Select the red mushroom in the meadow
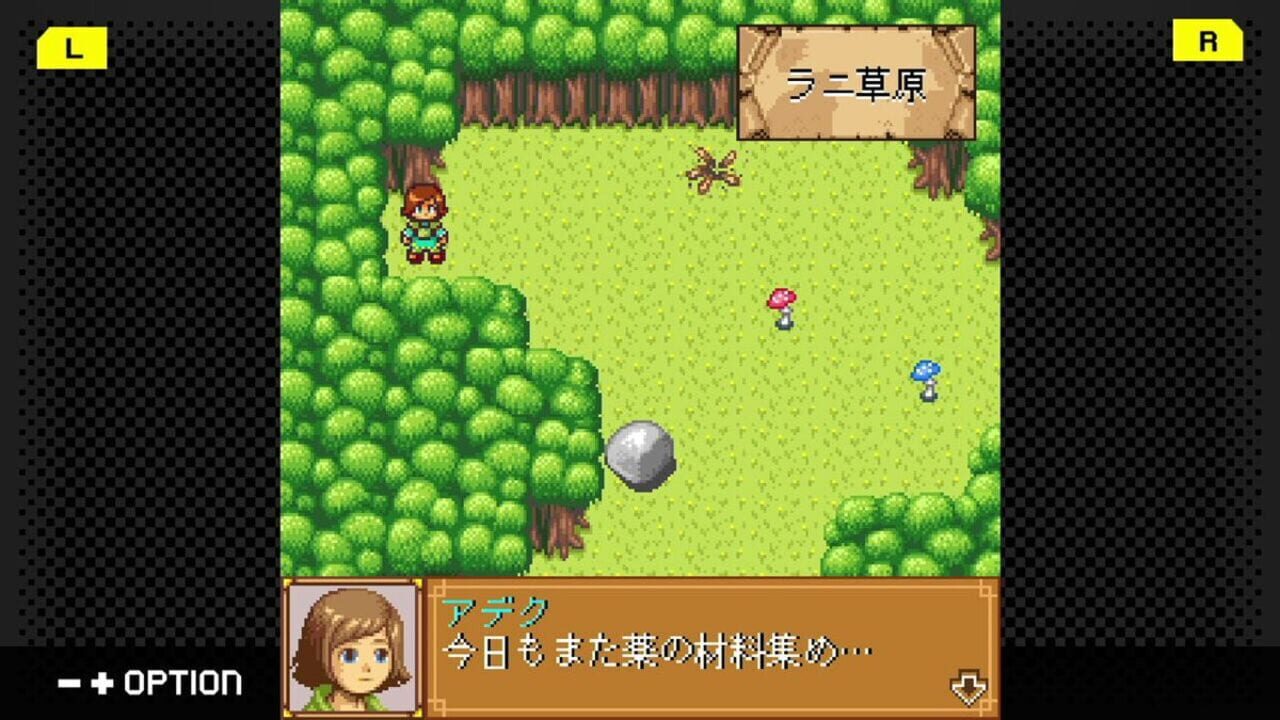This screenshot has width=1280, height=720. click(x=780, y=305)
